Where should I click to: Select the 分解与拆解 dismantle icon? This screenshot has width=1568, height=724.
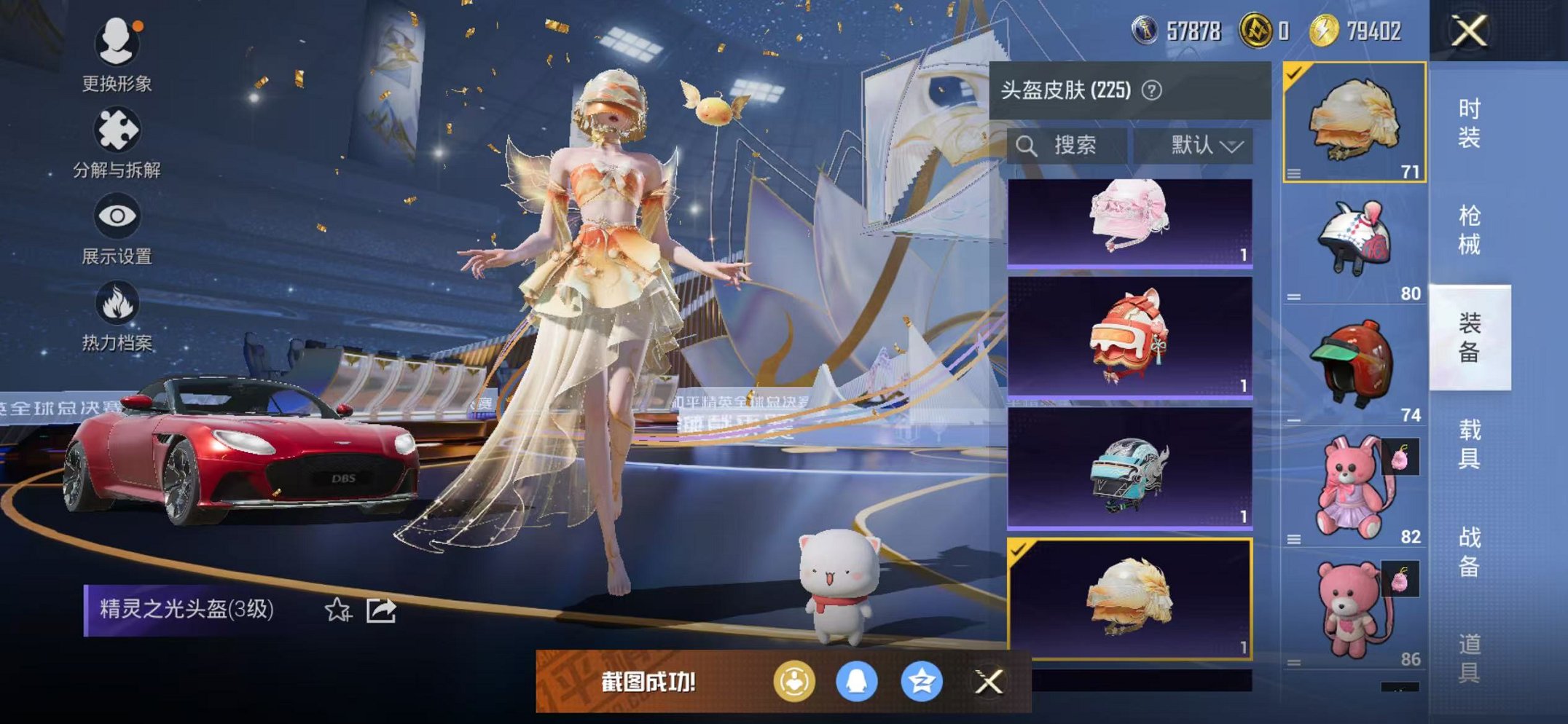pos(117,131)
